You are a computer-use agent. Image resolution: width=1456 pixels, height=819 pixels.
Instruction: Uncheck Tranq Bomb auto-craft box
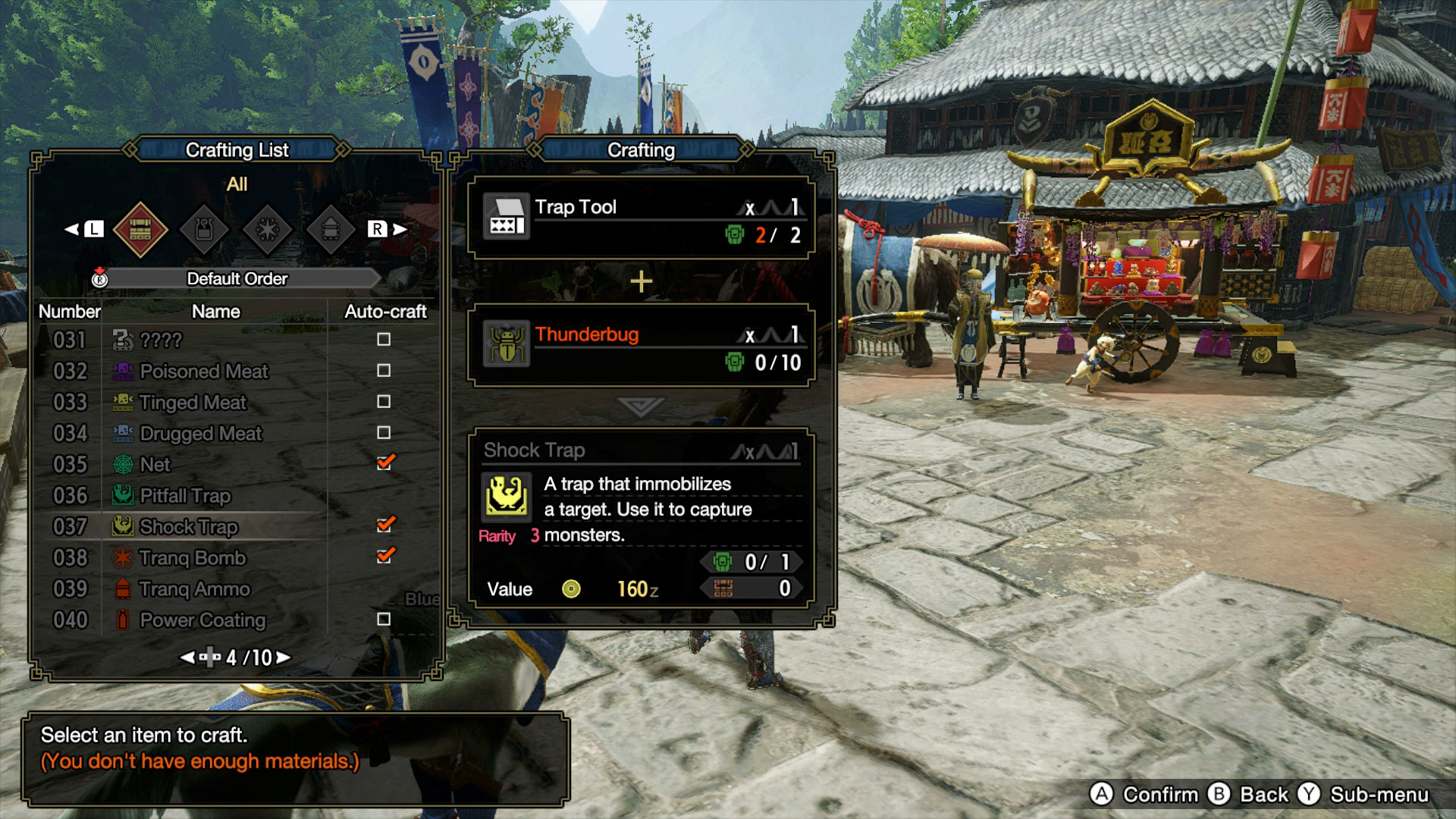click(384, 555)
